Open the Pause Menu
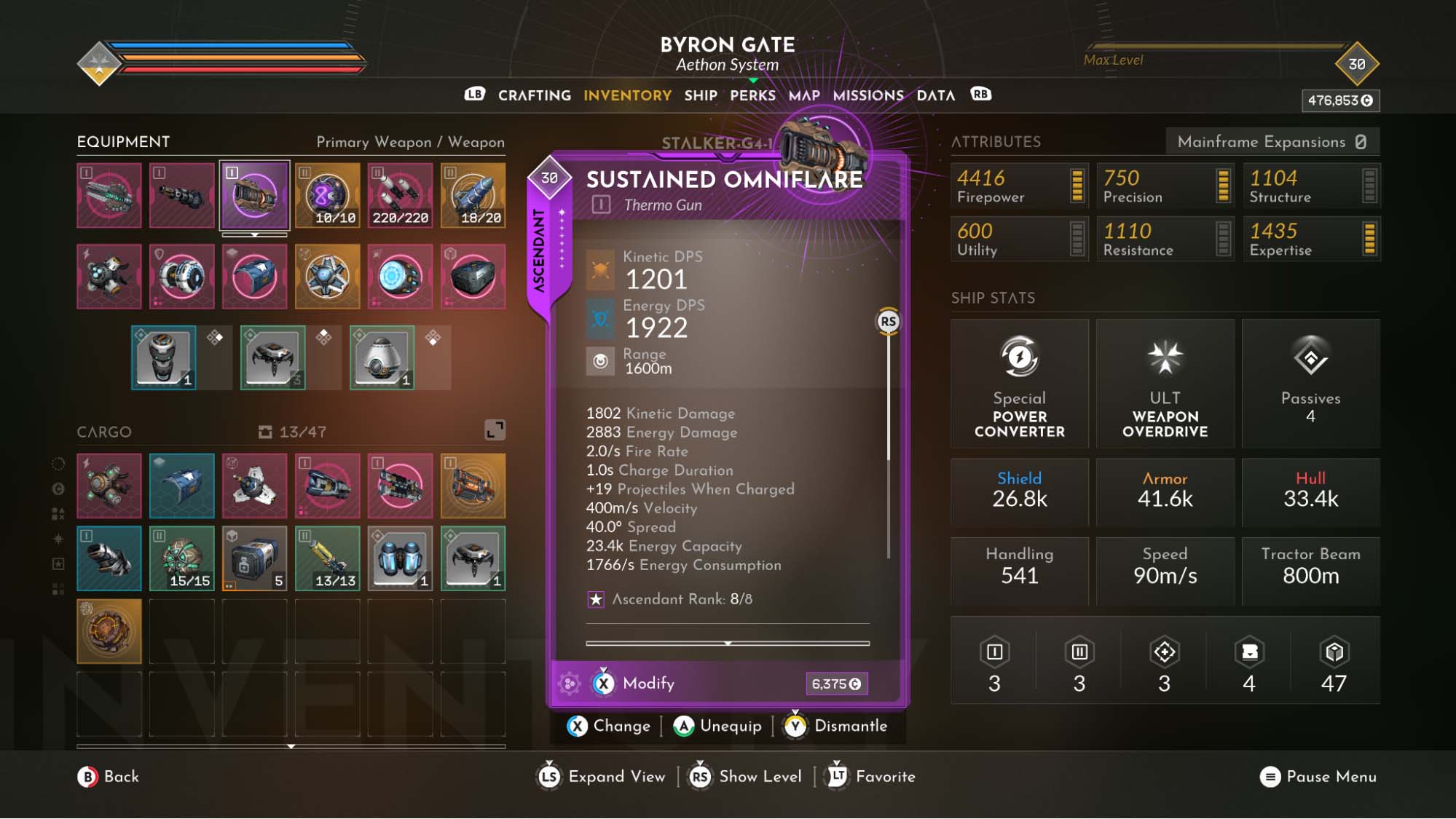 [1318, 777]
